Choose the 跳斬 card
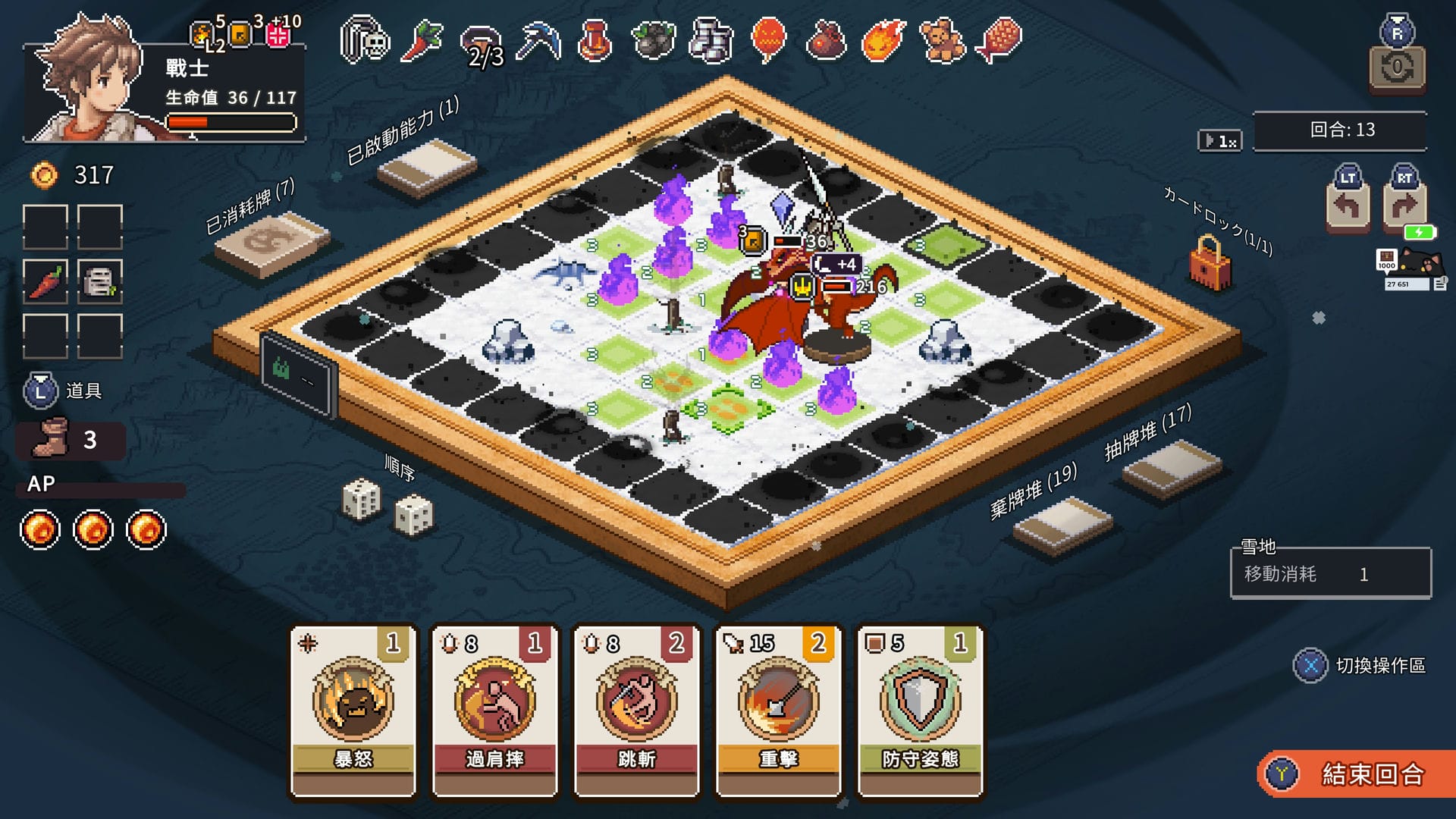The image size is (1456, 819). 636,711
